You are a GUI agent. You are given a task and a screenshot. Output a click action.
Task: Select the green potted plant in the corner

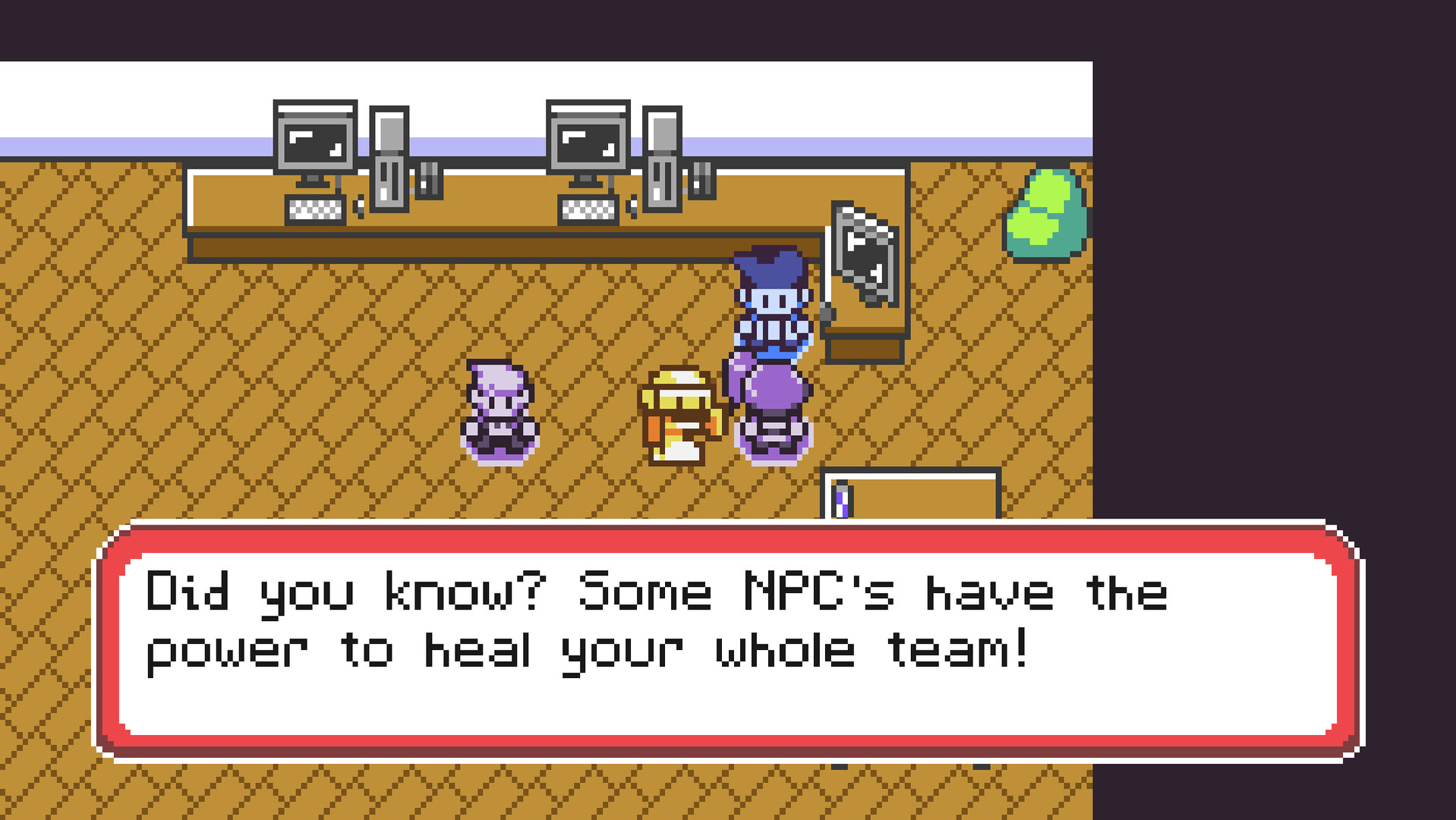(x=1048, y=213)
